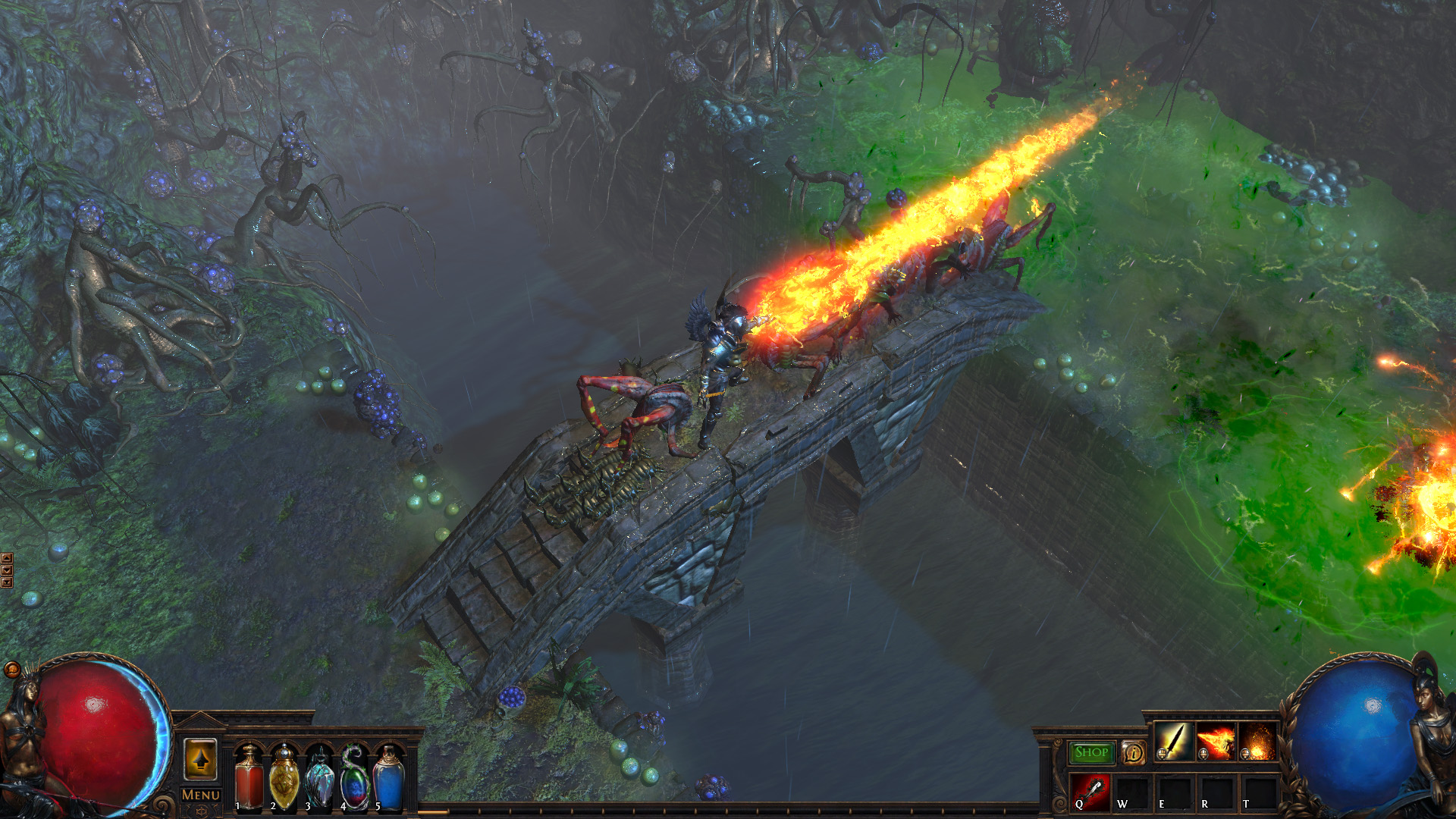Open the Menu button

pos(201,795)
